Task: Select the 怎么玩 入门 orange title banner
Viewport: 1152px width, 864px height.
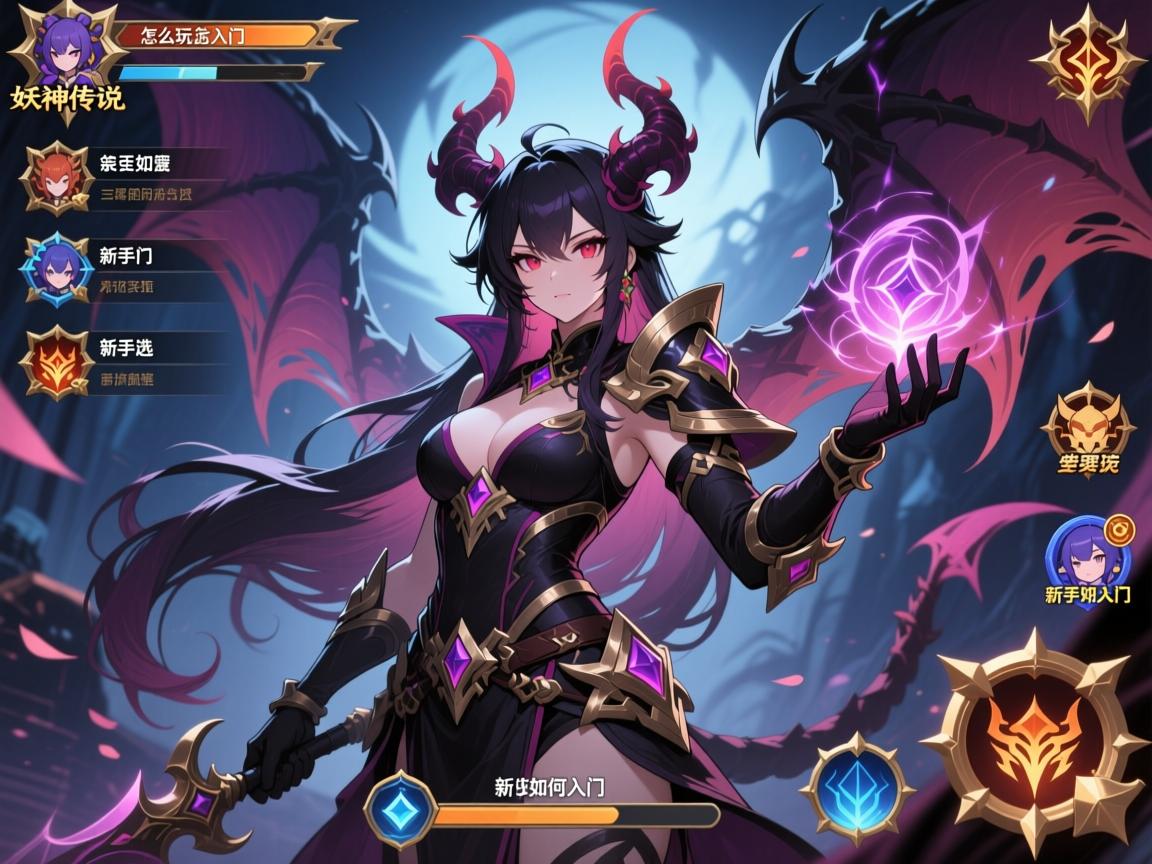Action: tap(220, 35)
